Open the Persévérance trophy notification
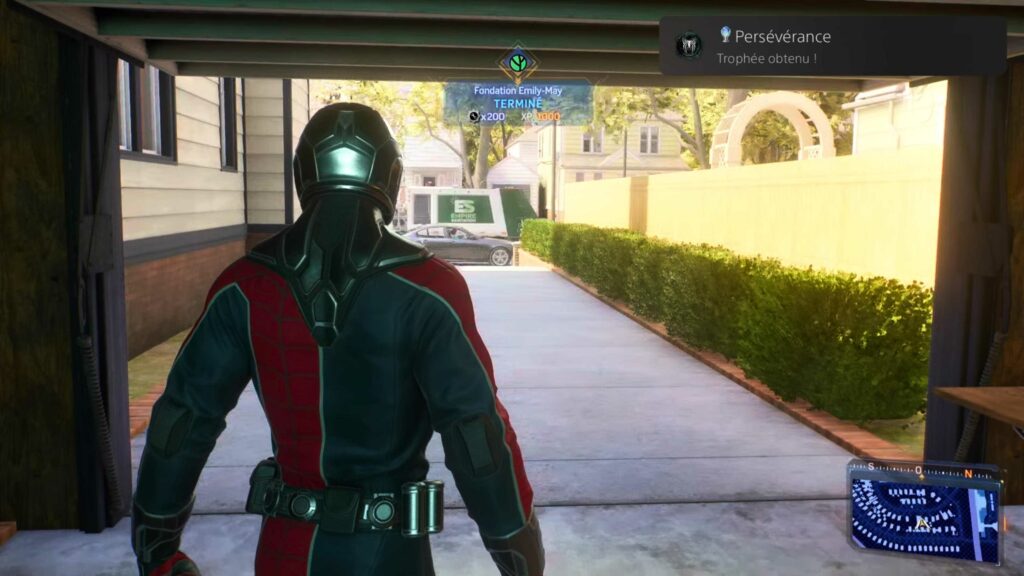Screen dimensions: 1024x576 (x=832, y=46)
